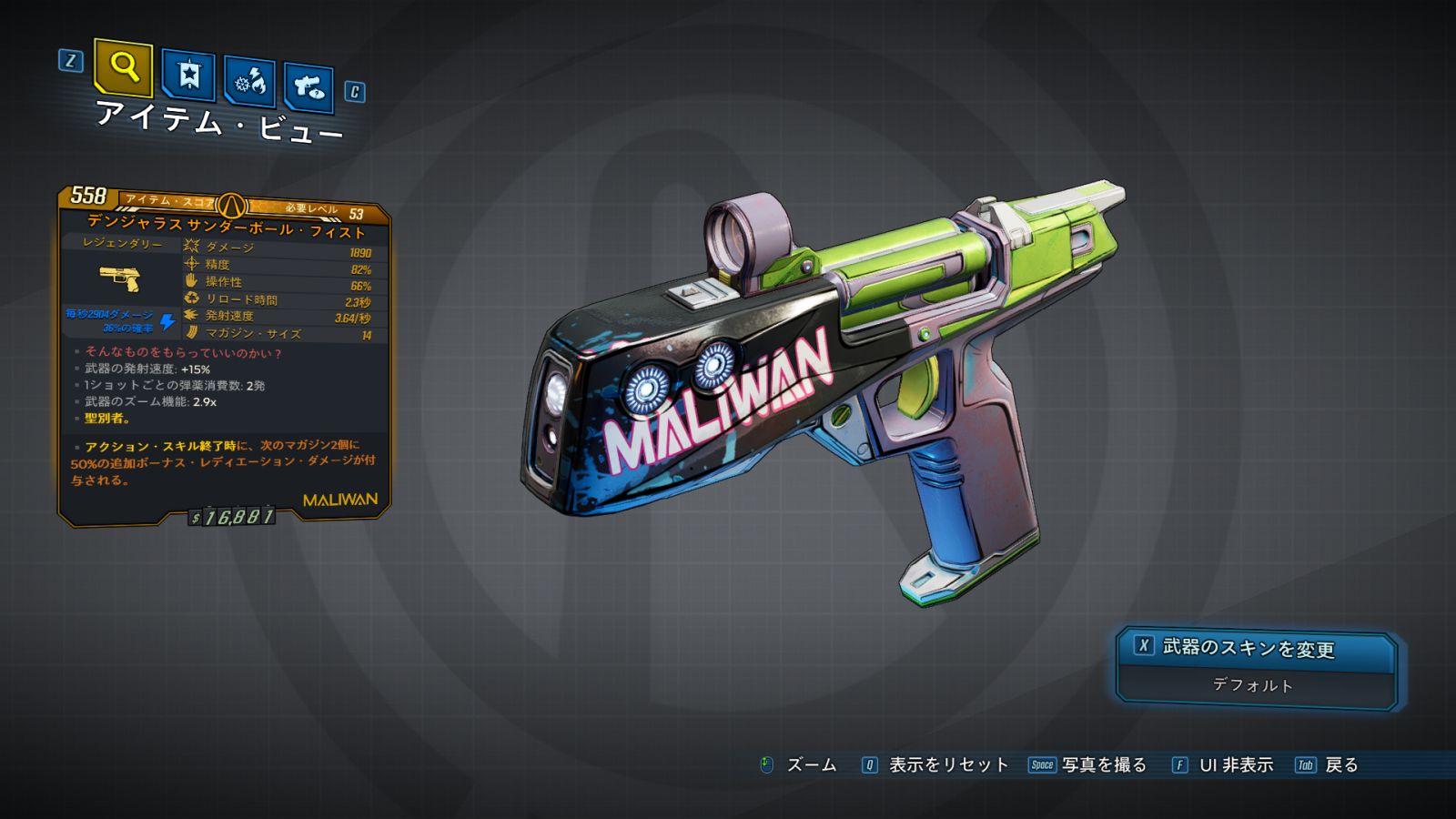1456x819 pixels.
Task: Switch to the pistol with question mark tab
Action: point(308,87)
